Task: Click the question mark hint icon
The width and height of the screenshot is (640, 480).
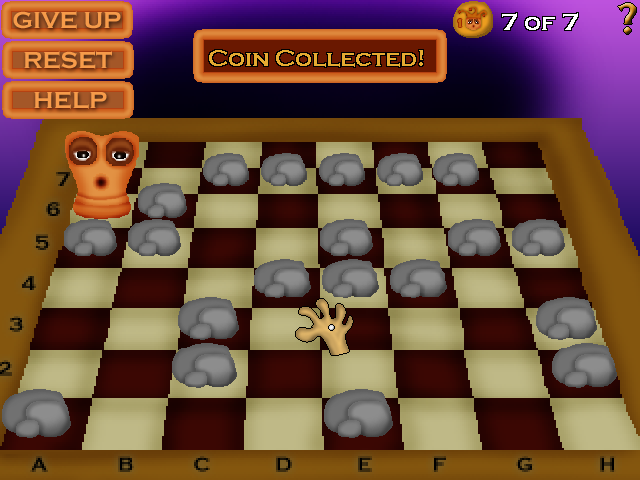Action: 626,19
